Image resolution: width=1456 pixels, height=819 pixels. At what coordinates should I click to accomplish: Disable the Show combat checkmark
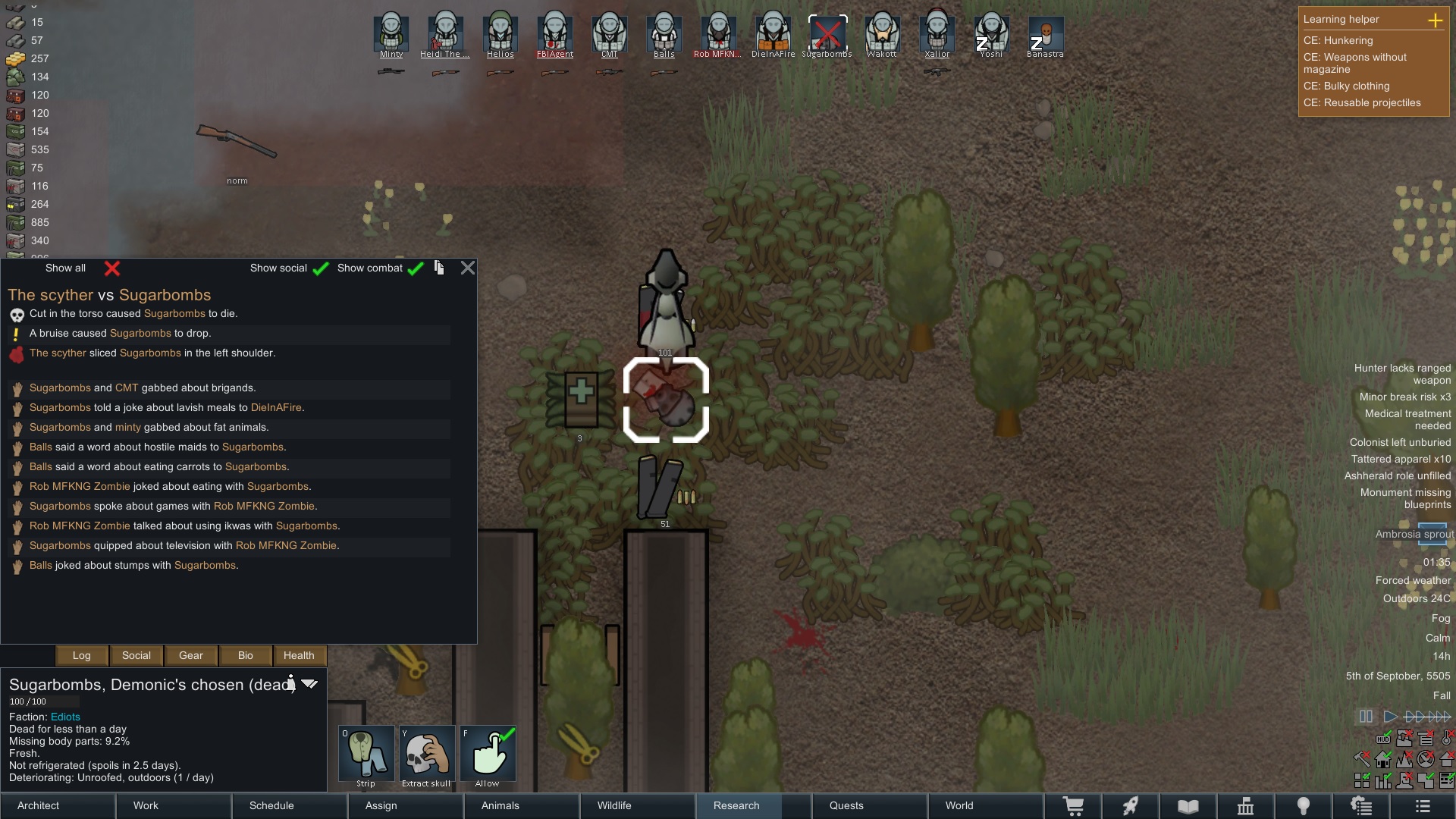click(414, 268)
